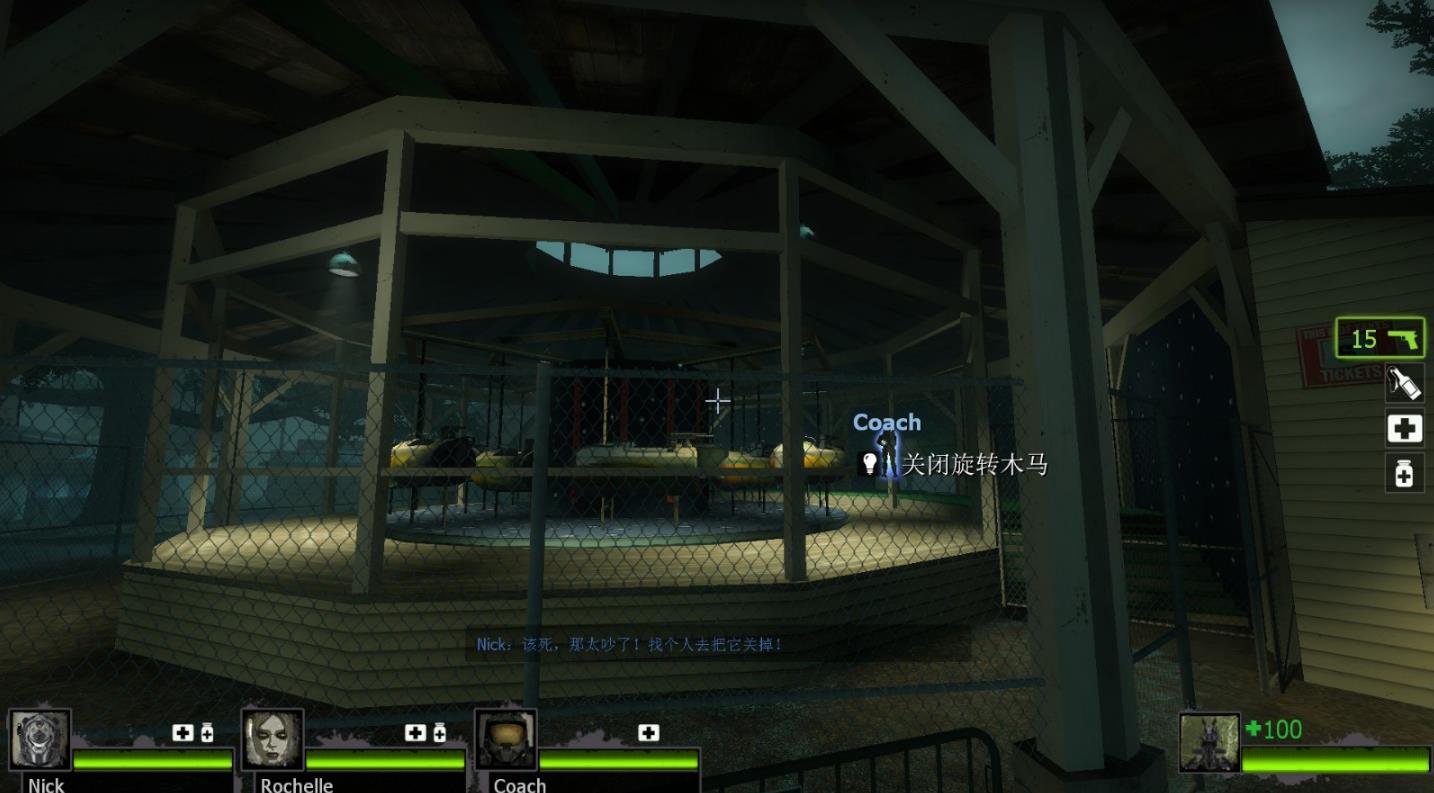Image resolution: width=1434 pixels, height=793 pixels.
Task: Select the pistol weapon slot
Action: point(1380,339)
